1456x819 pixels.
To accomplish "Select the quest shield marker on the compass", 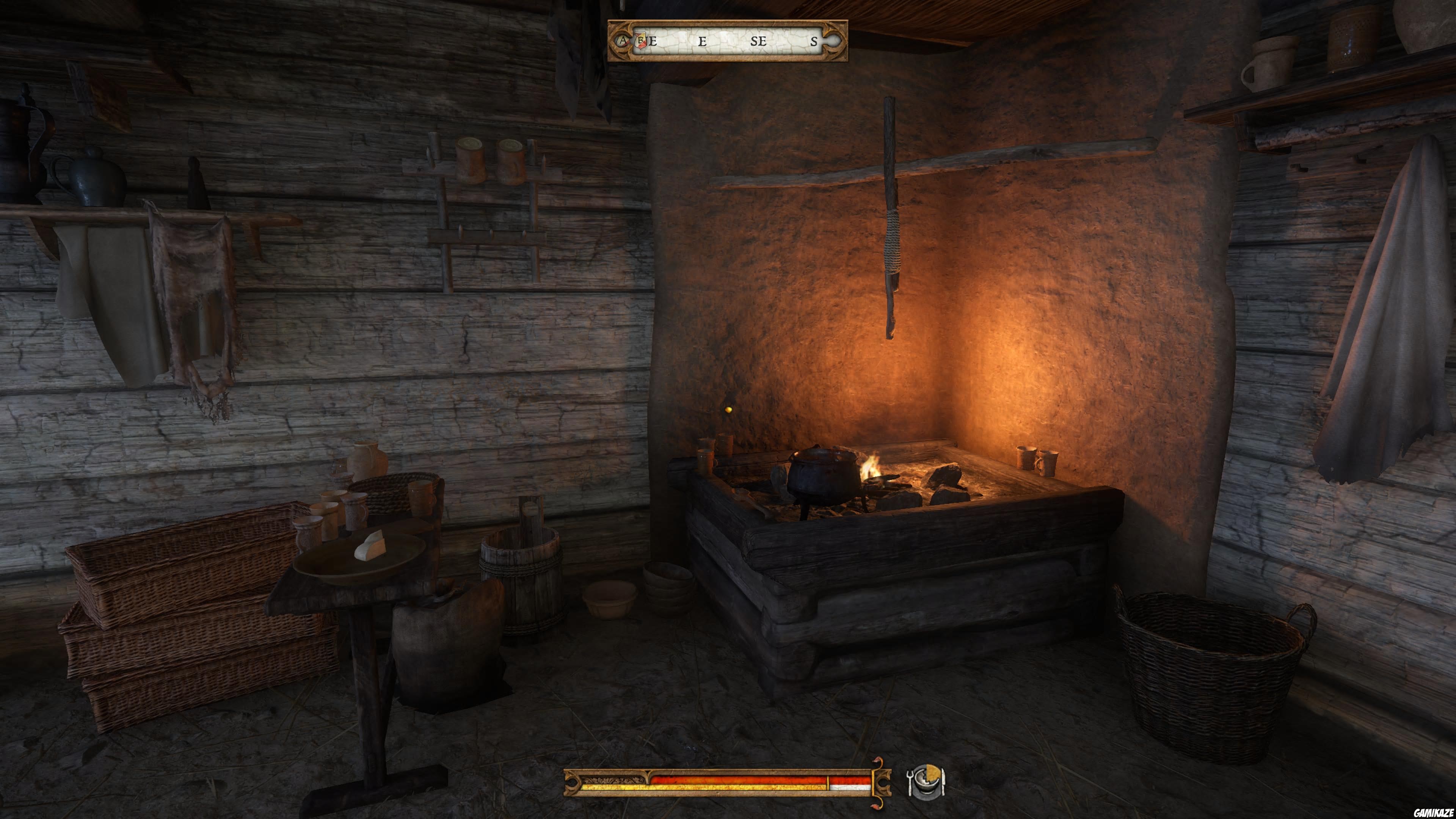I will click(x=640, y=42).
